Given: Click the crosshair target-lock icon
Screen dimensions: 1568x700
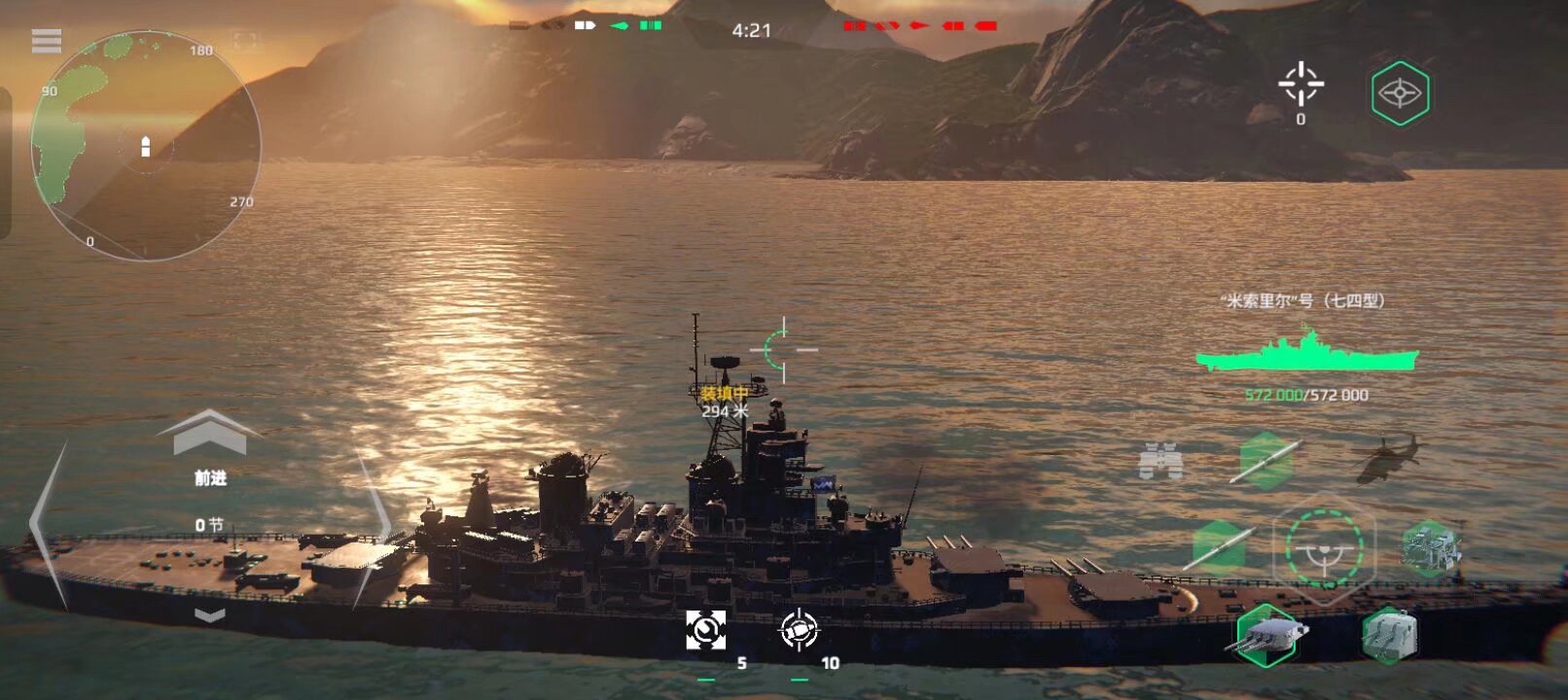Looking at the screenshot, I should point(1301,85).
